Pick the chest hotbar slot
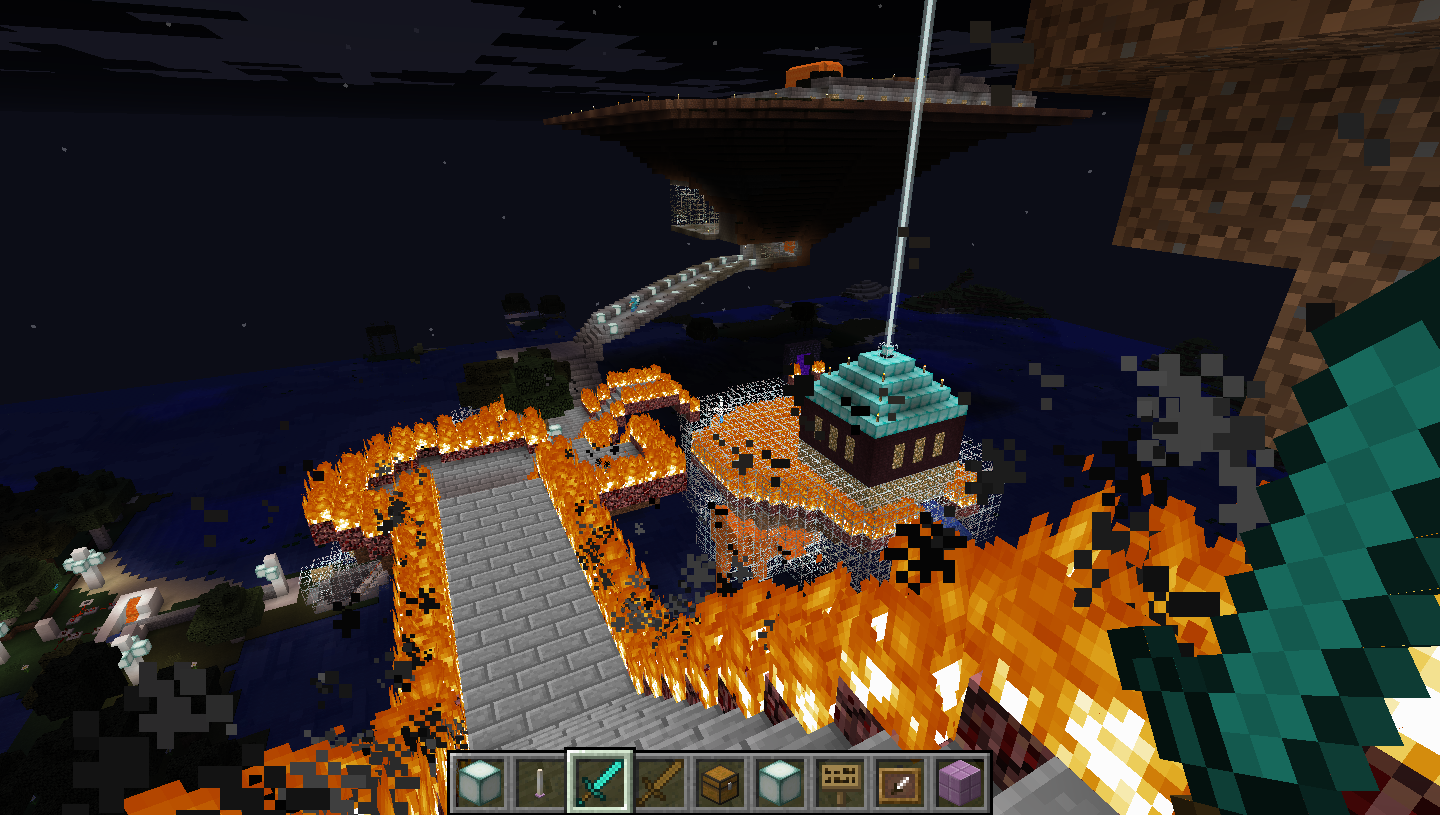Viewport: 1440px width, 815px height. (720, 781)
